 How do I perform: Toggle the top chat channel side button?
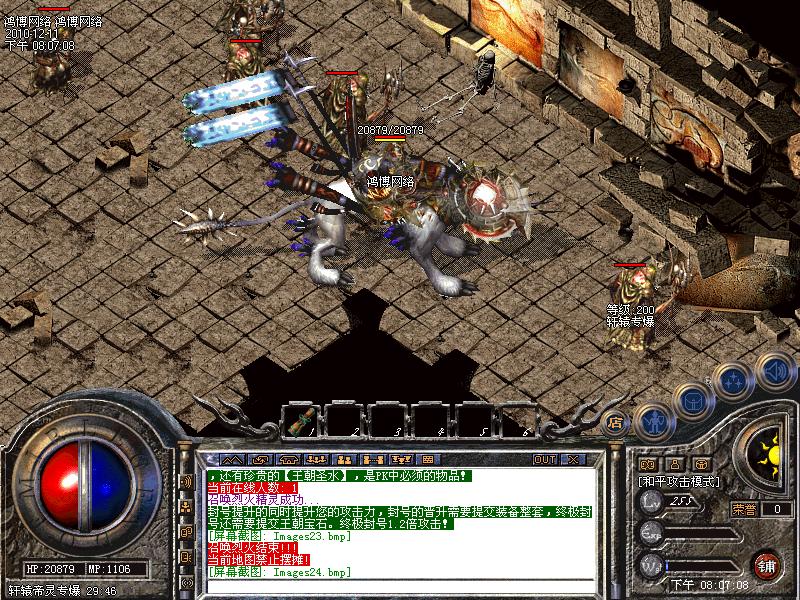tap(187, 481)
